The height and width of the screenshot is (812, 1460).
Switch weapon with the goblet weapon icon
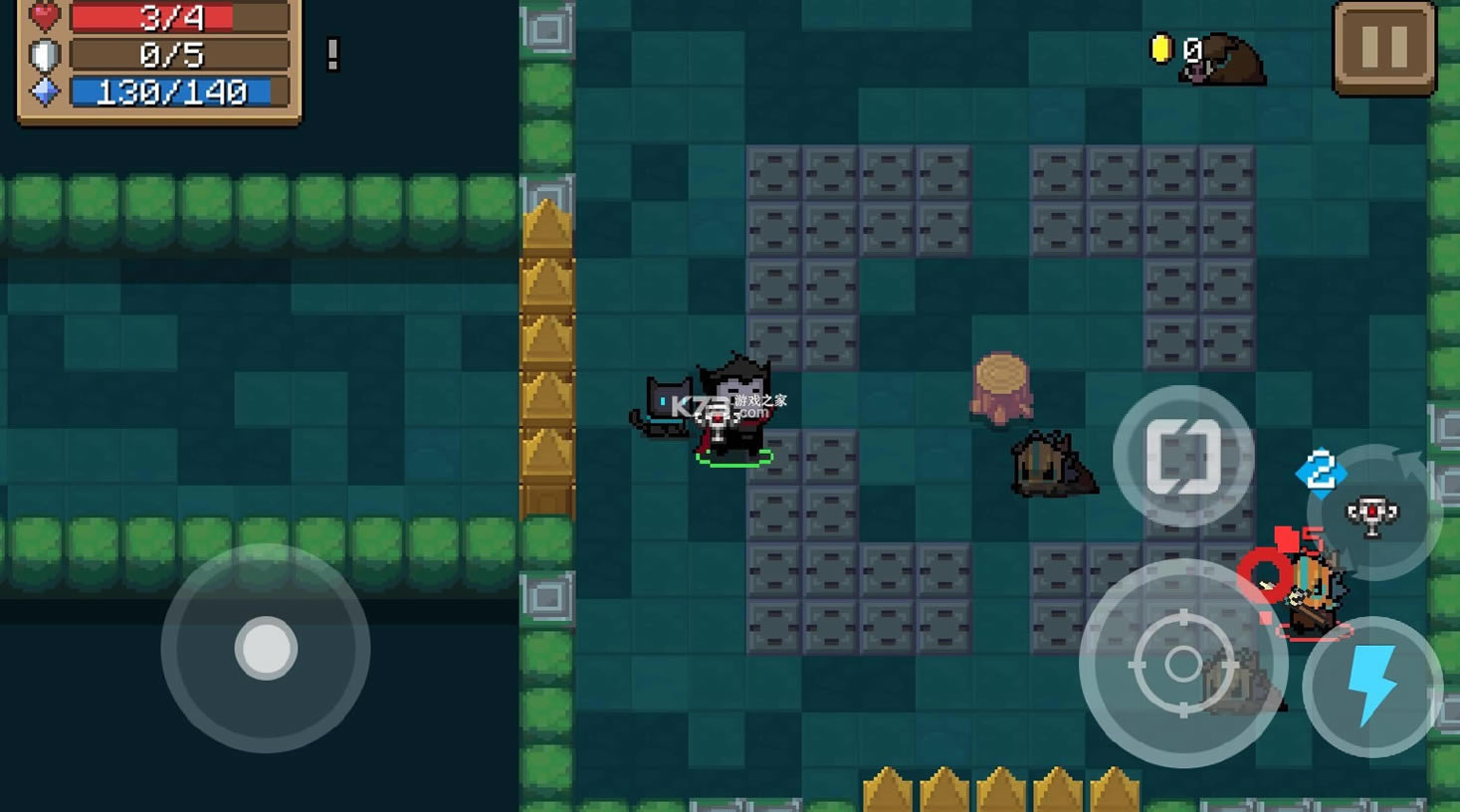point(1373,514)
